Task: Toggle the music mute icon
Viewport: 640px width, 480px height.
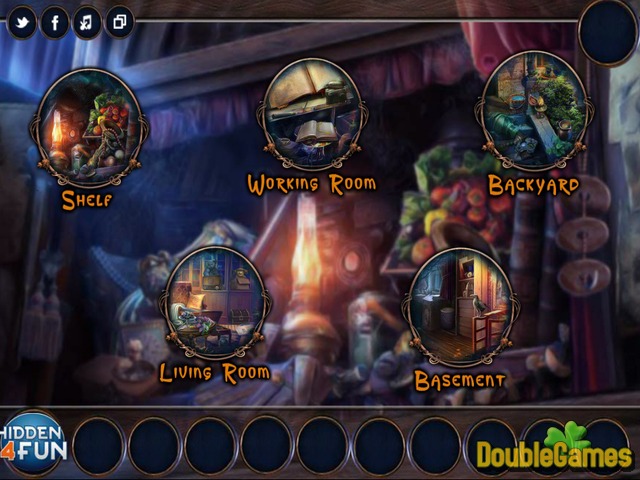Action: [x=87, y=21]
